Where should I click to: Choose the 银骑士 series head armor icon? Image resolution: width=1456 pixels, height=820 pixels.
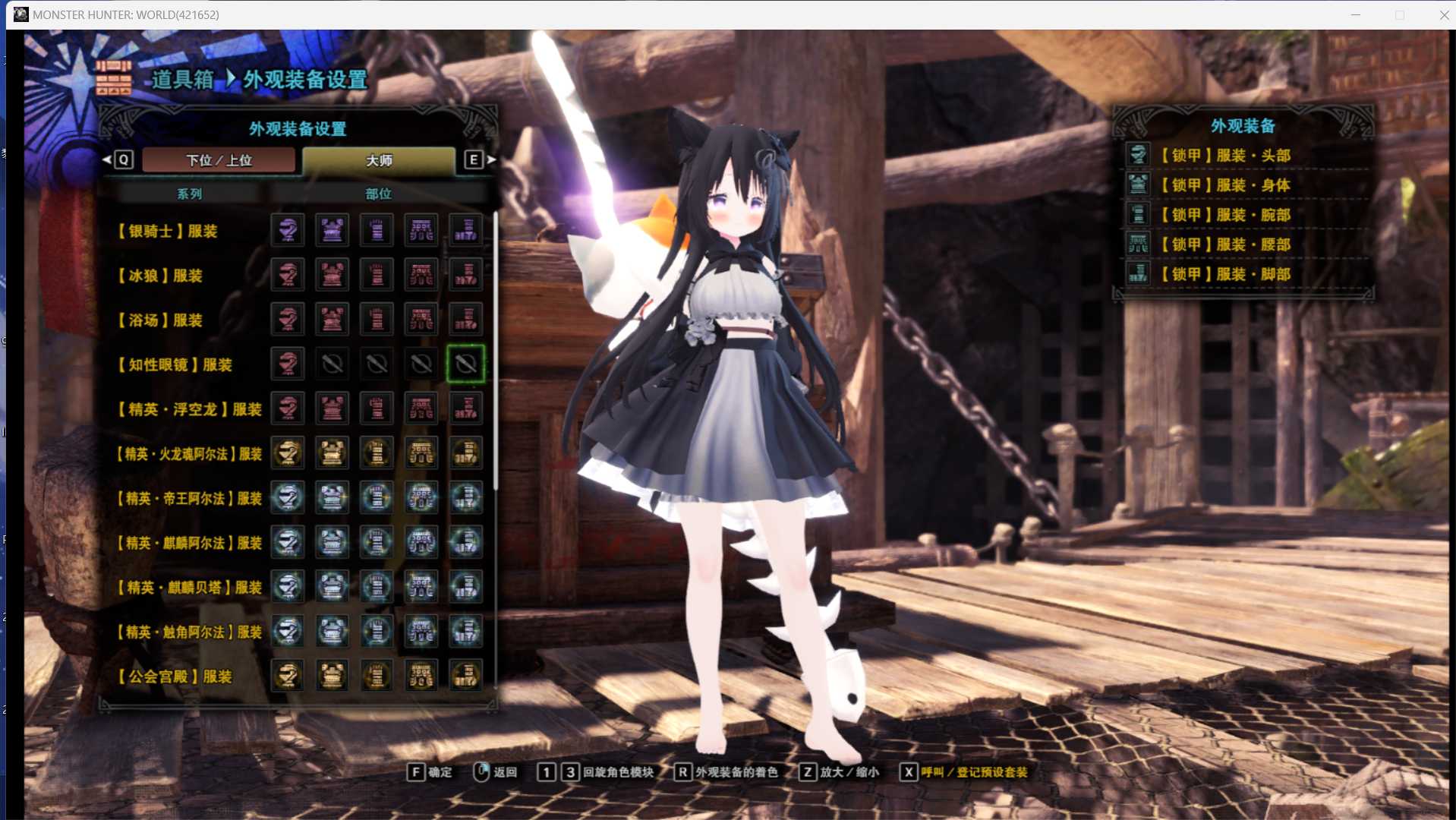point(288,230)
